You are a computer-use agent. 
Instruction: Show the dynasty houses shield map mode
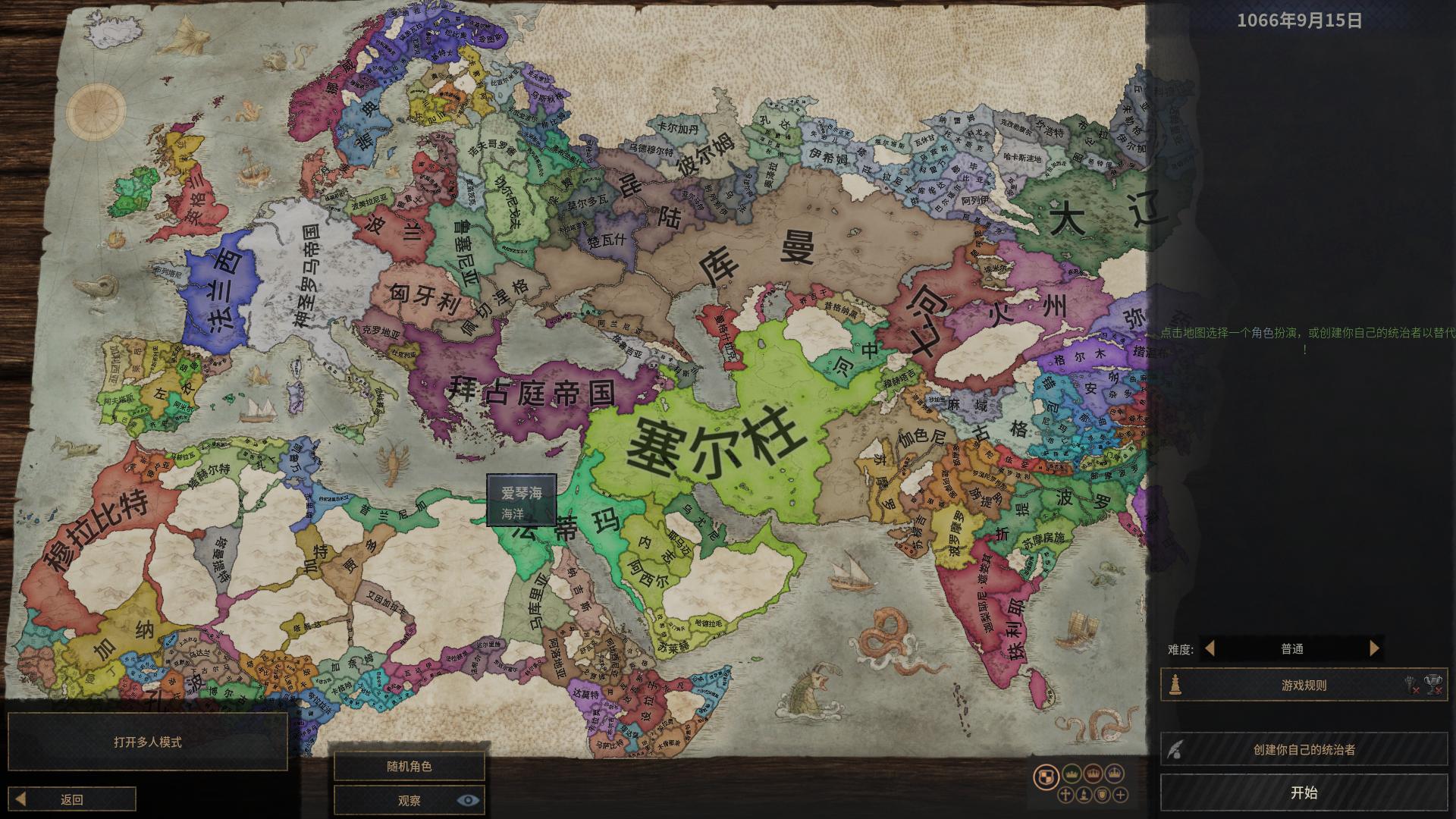click(1102, 795)
